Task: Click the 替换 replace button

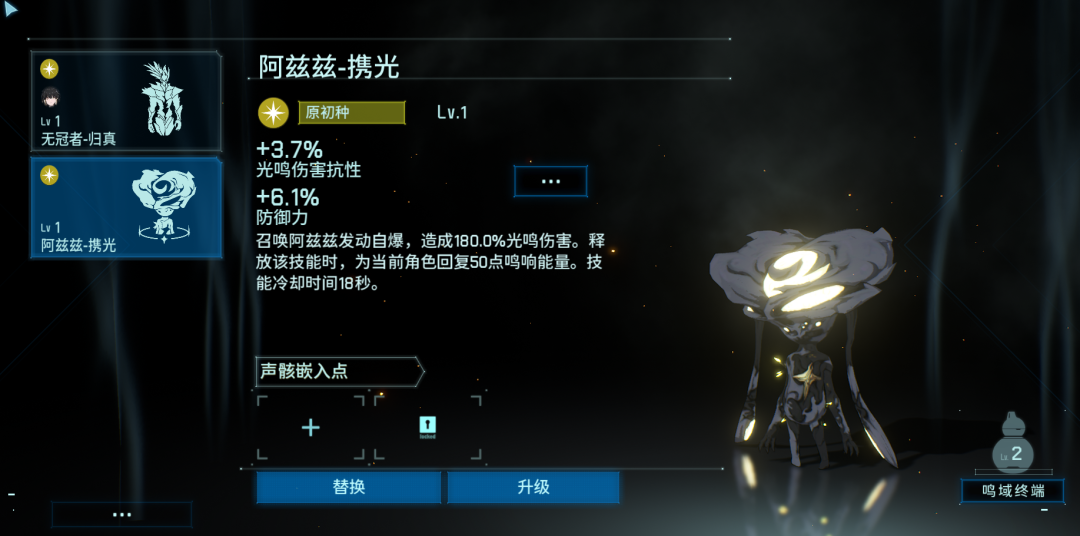Action: (348, 487)
